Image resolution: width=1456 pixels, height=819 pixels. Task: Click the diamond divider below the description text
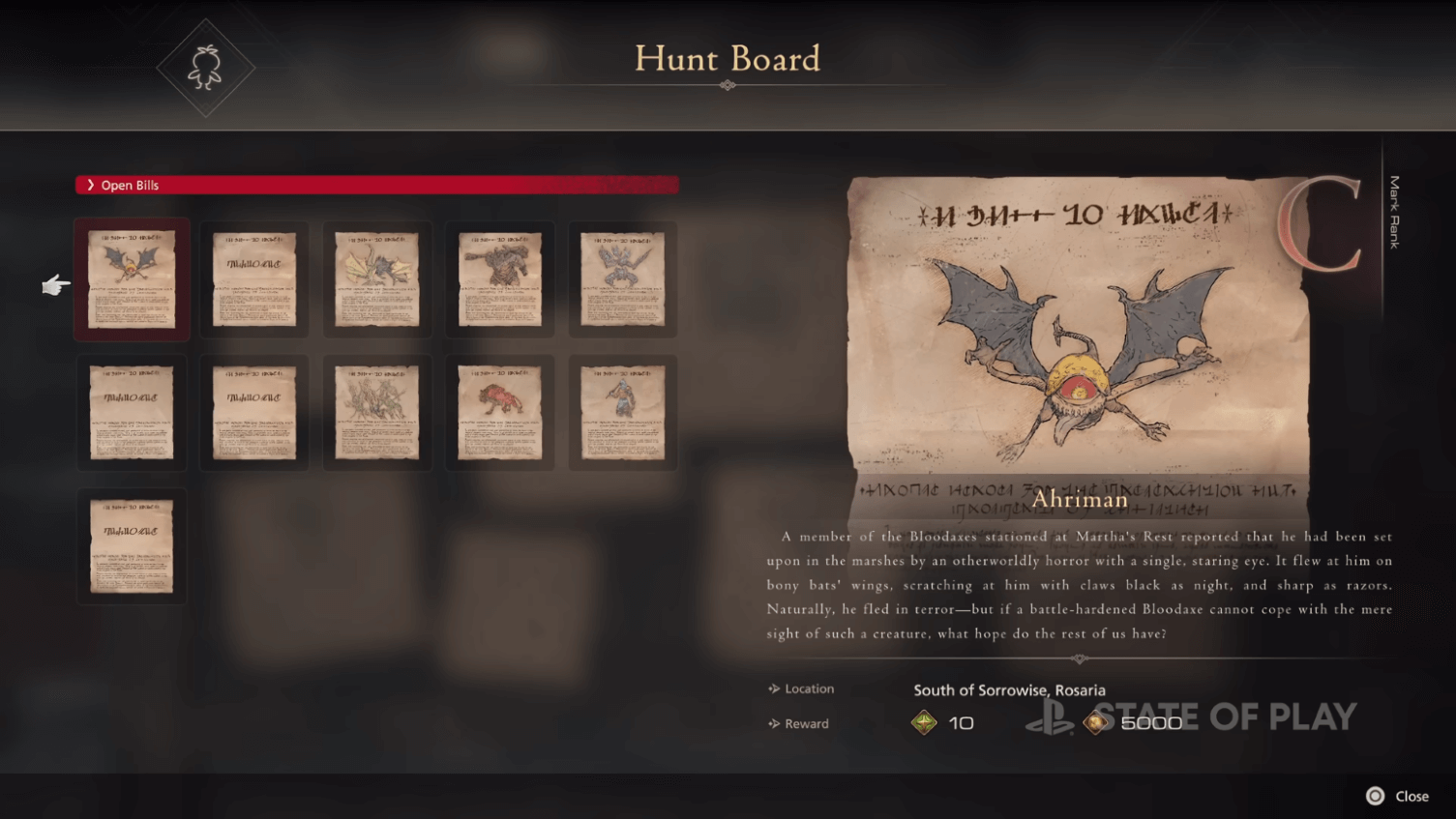coord(1078,658)
